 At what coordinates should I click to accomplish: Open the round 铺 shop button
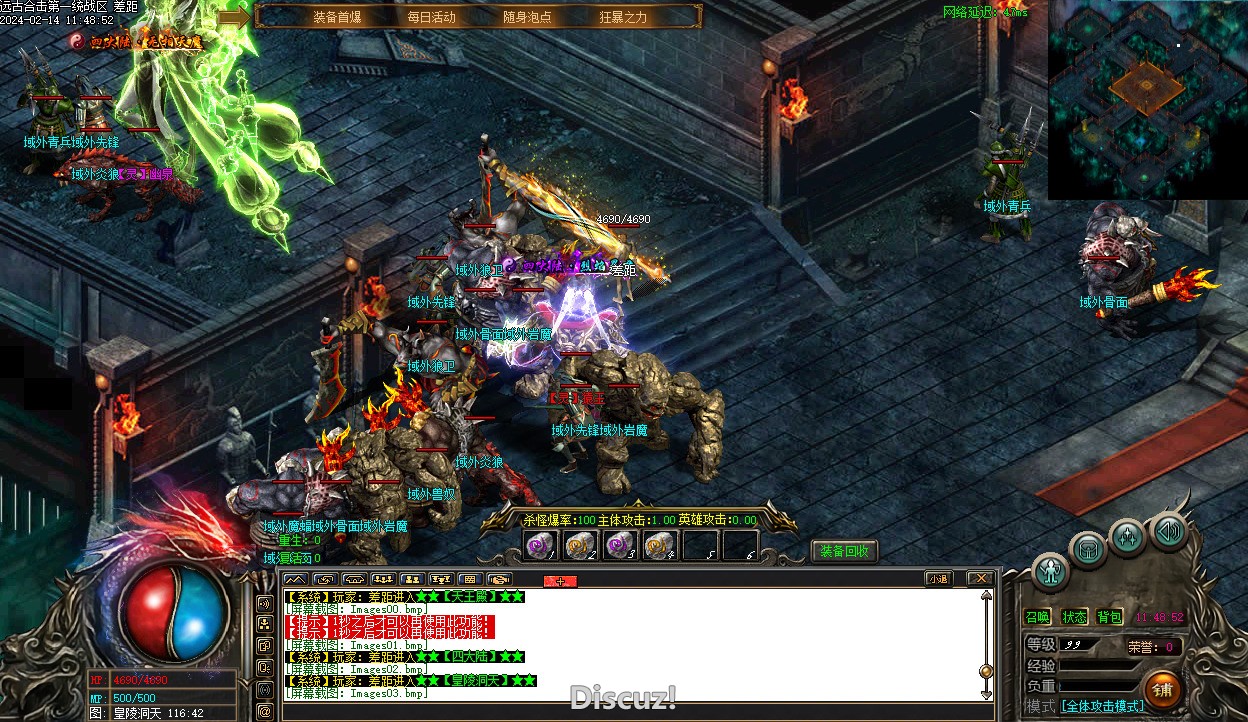(1162, 689)
